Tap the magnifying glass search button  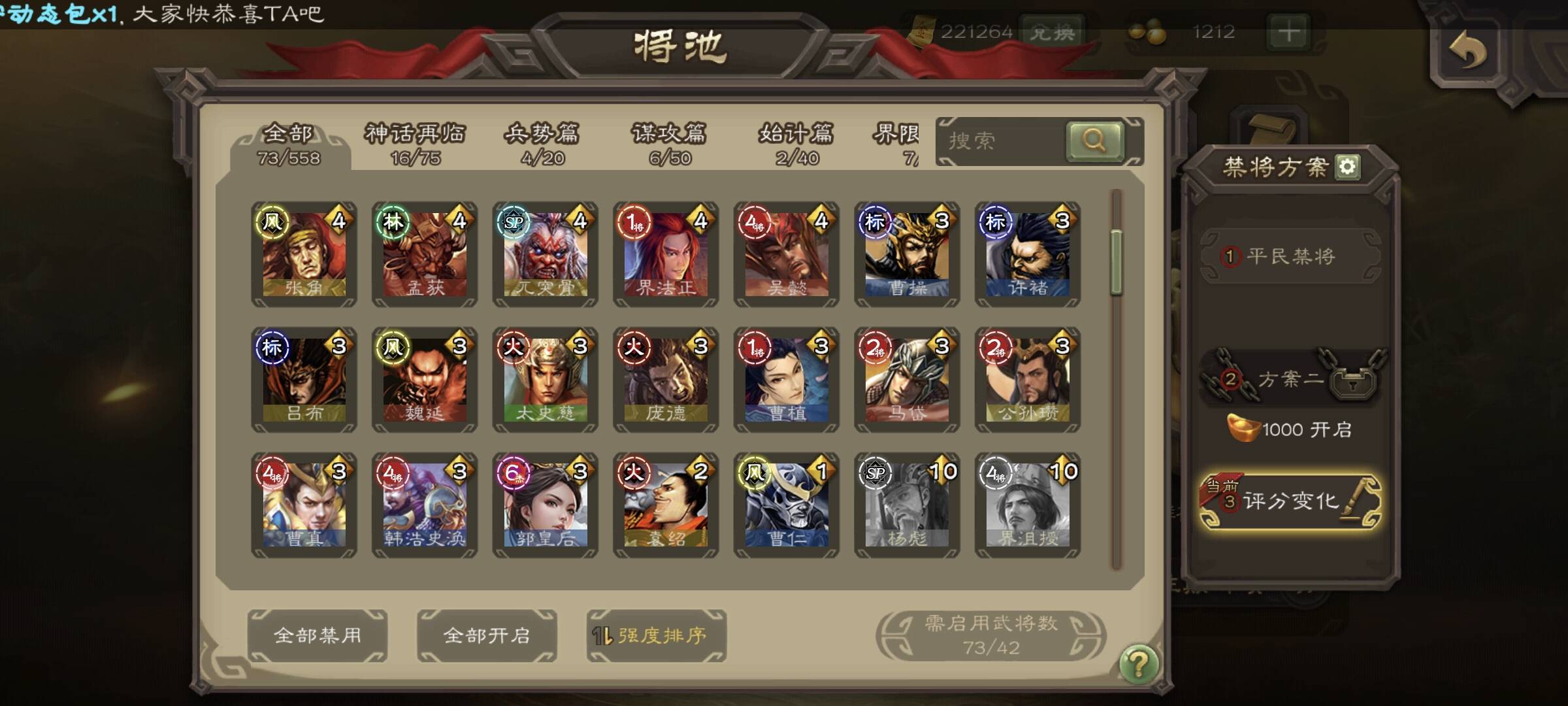(x=1094, y=141)
